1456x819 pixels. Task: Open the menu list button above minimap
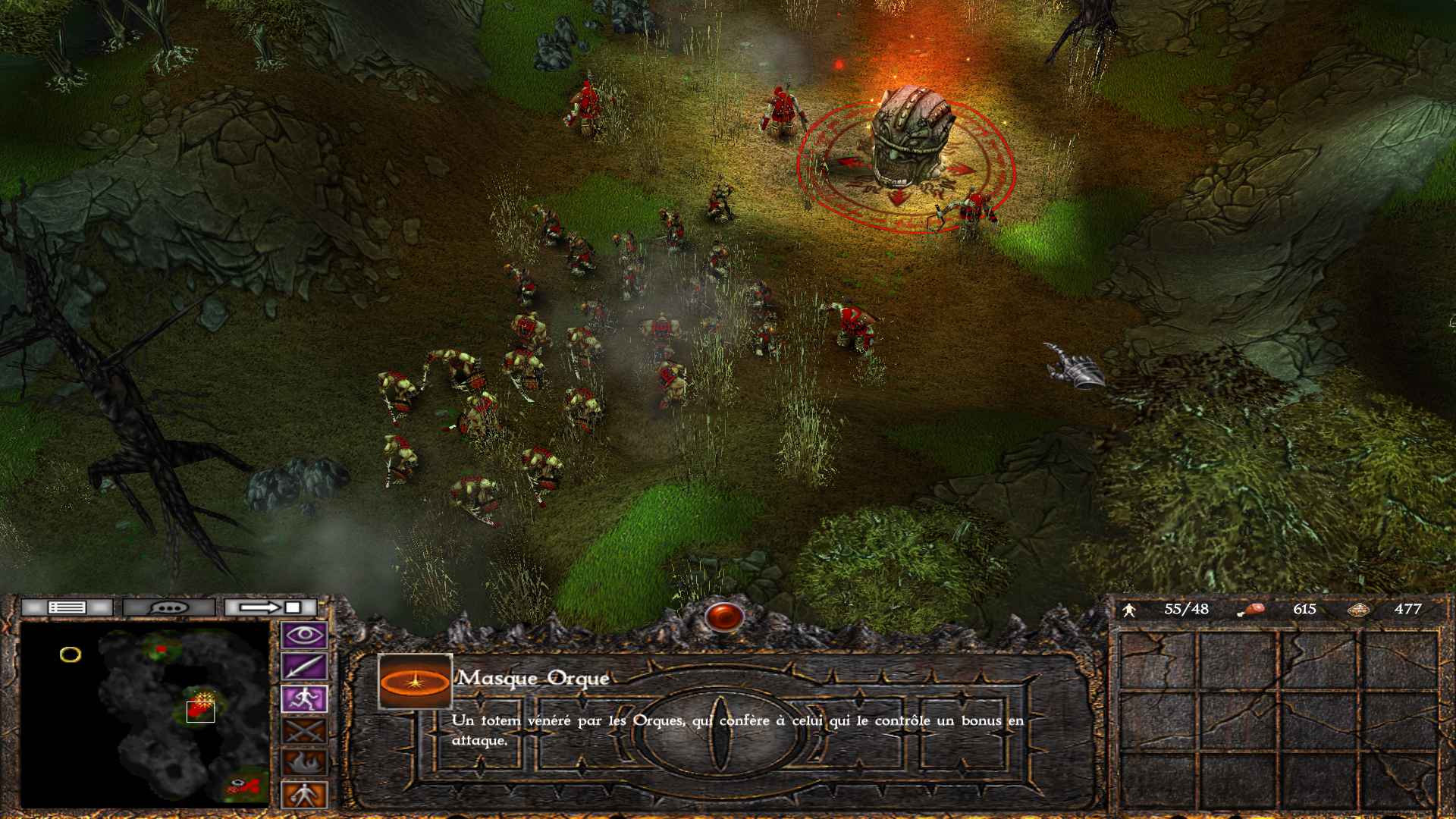(x=67, y=607)
